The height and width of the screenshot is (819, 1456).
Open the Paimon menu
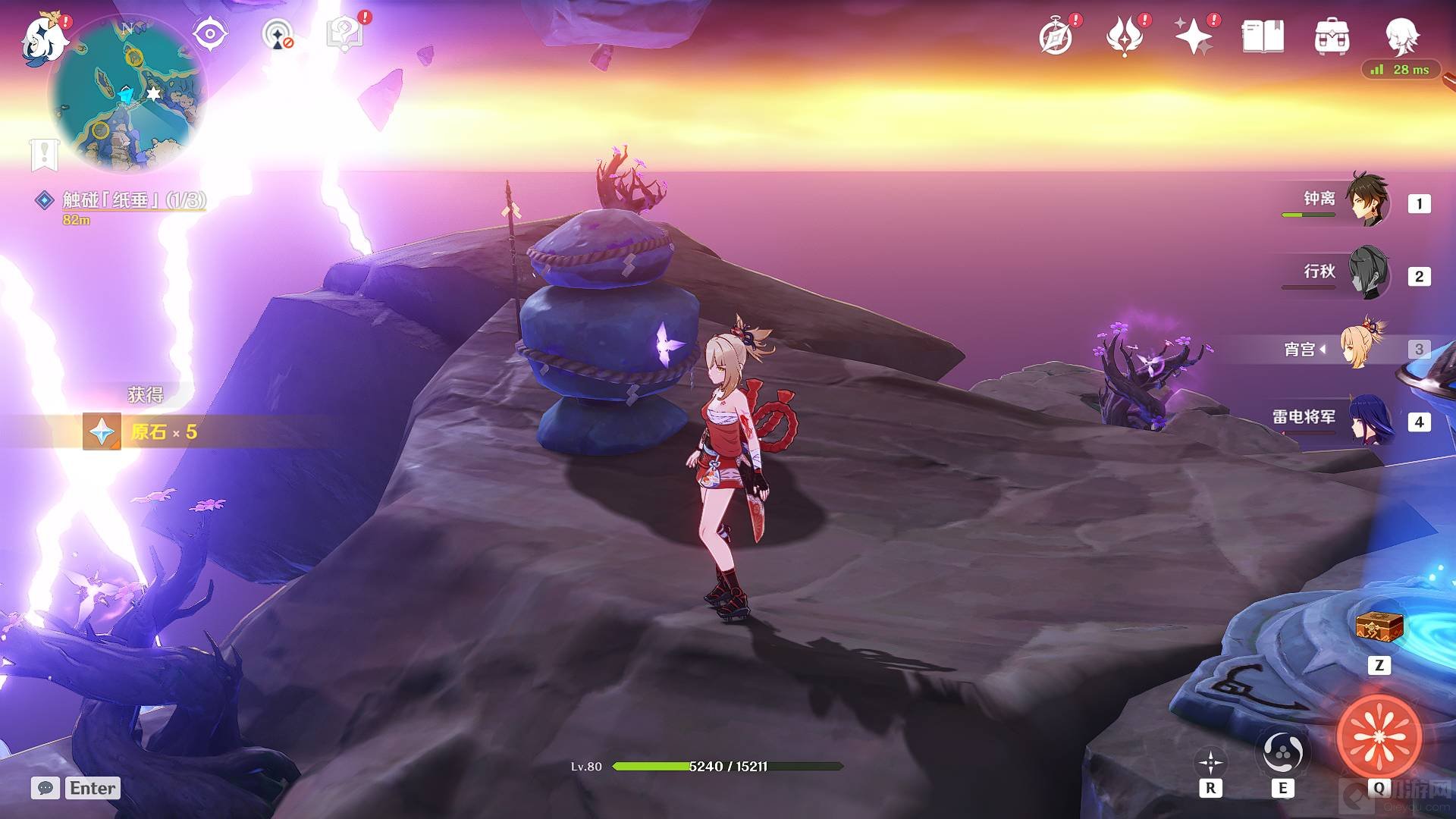tap(43, 38)
